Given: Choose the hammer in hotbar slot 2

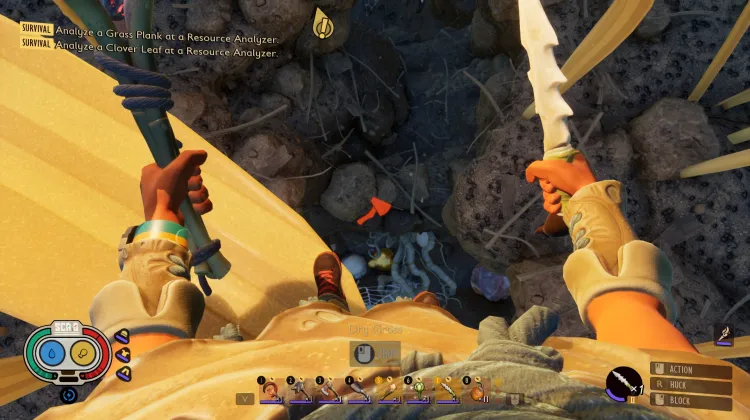Looking at the screenshot, I should (300, 389).
